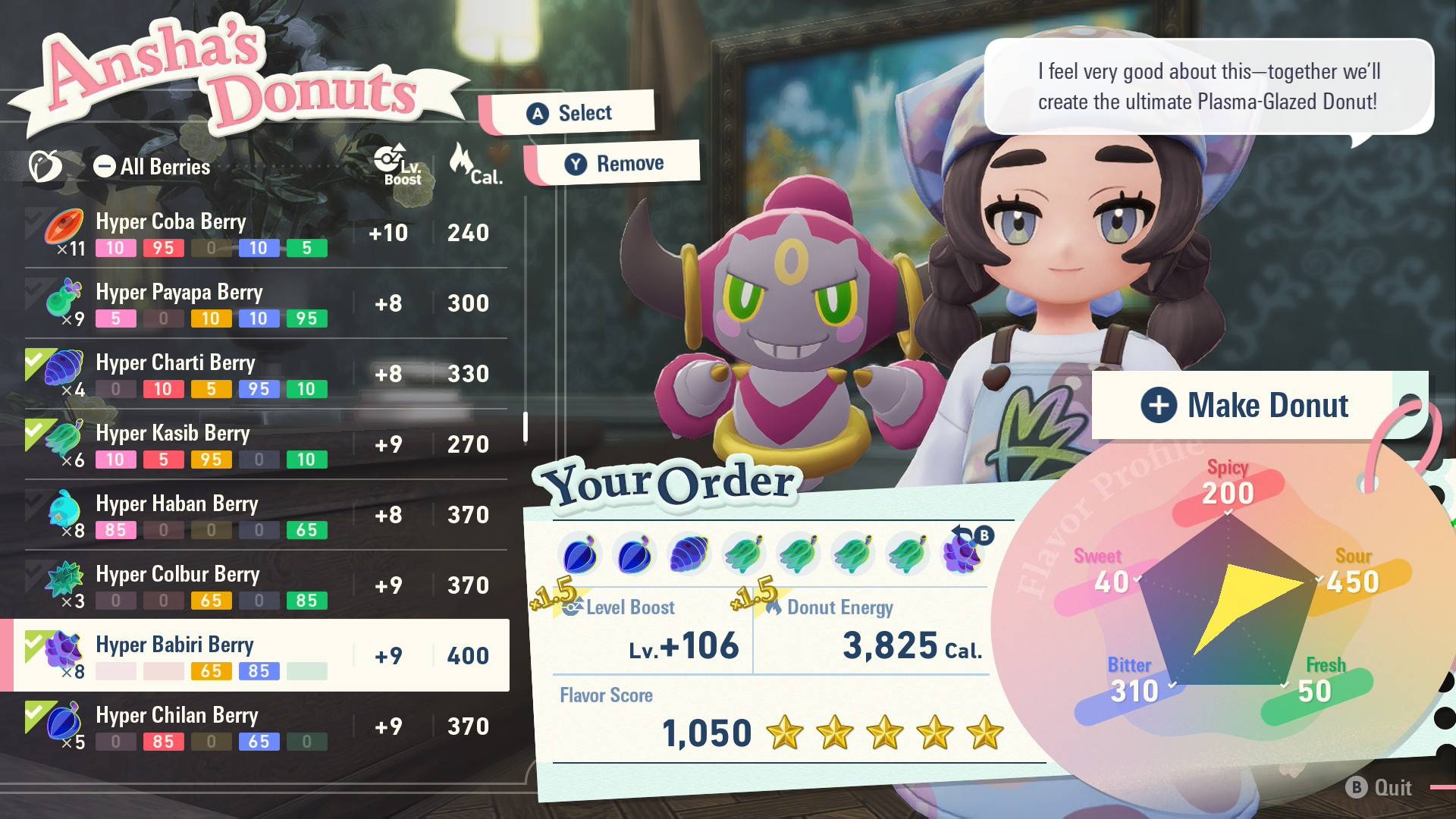Click the Level Boost icon in Your Order
1456x819 pixels.
(x=574, y=607)
